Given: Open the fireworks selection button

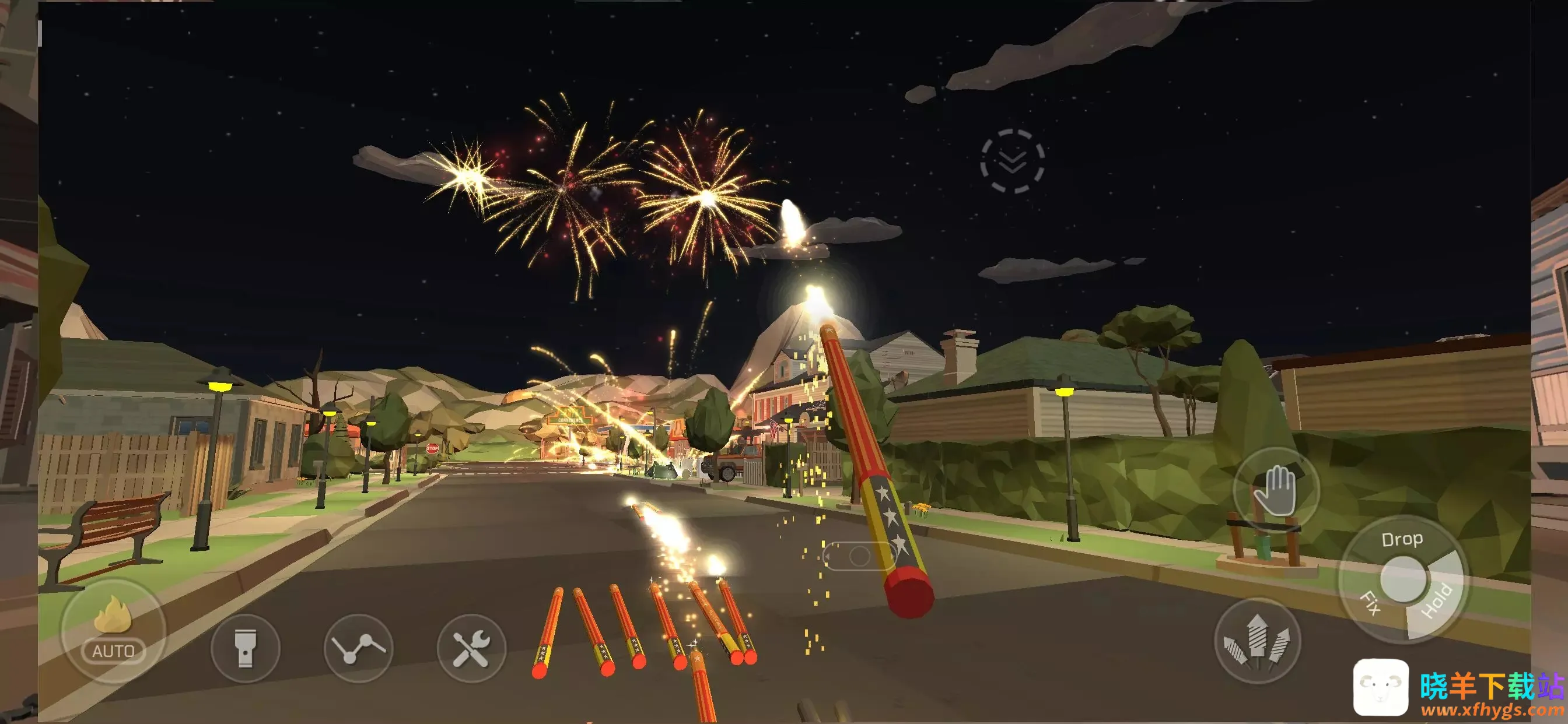Looking at the screenshot, I should click(x=1257, y=641).
